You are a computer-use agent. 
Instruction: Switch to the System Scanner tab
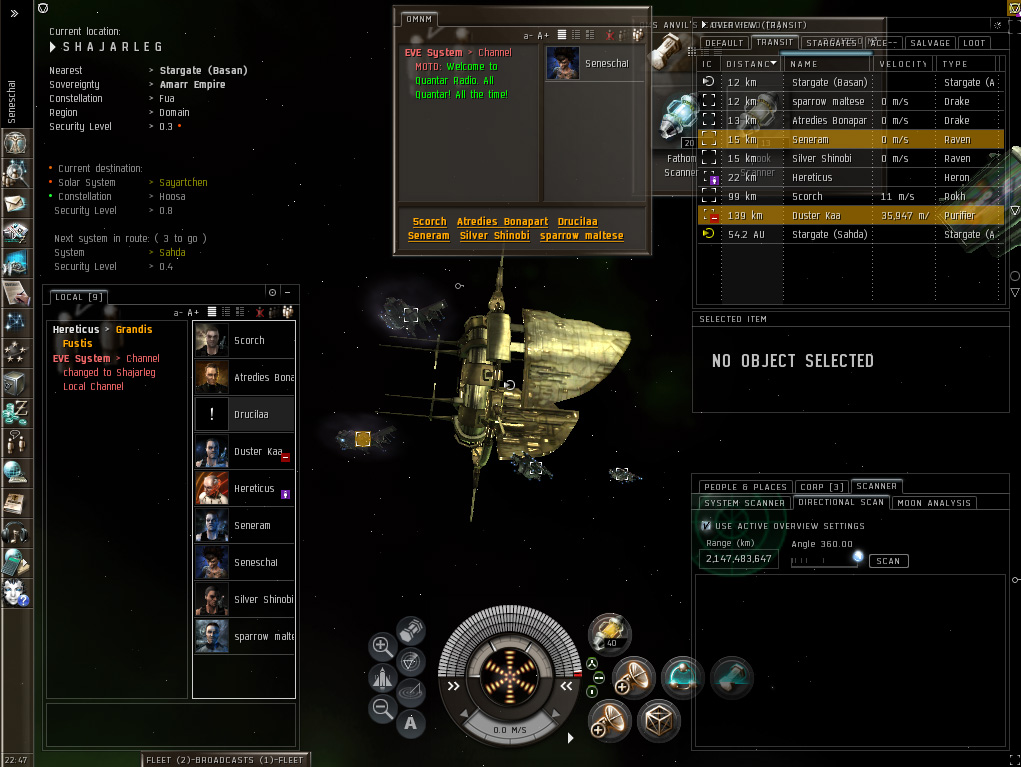[x=744, y=503]
